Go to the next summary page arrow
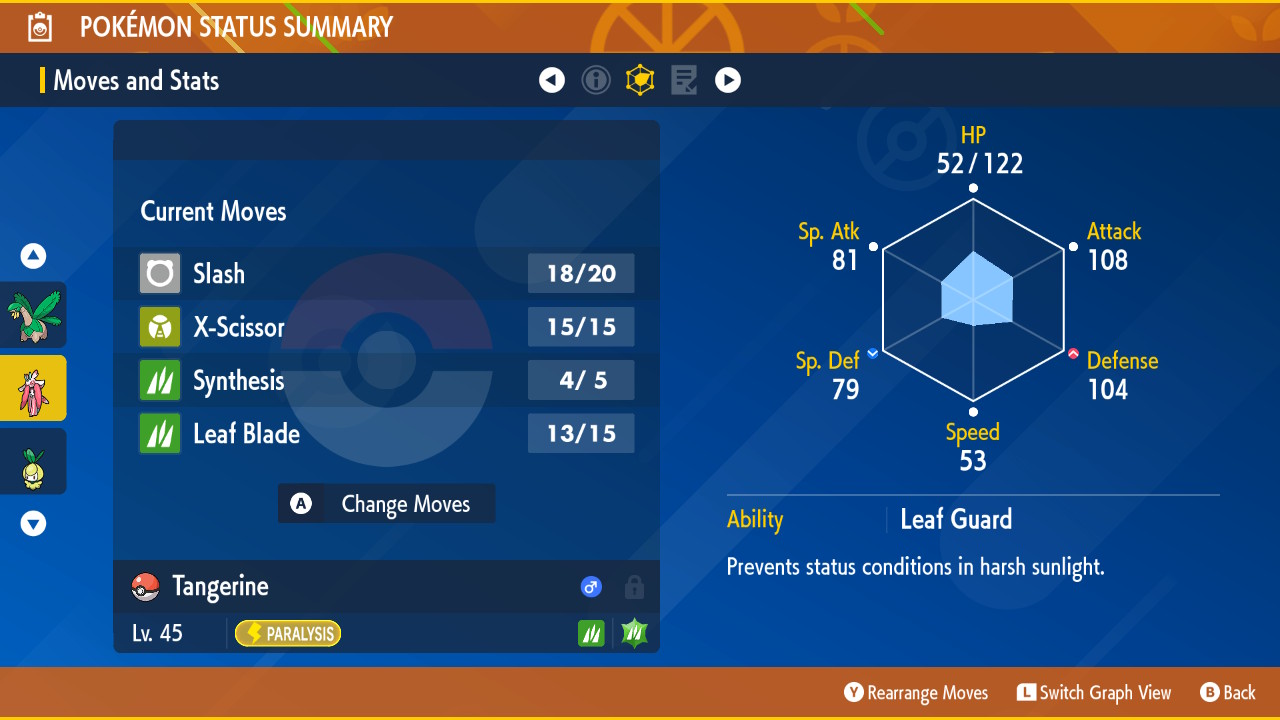The width and height of the screenshot is (1280, 720). click(728, 80)
